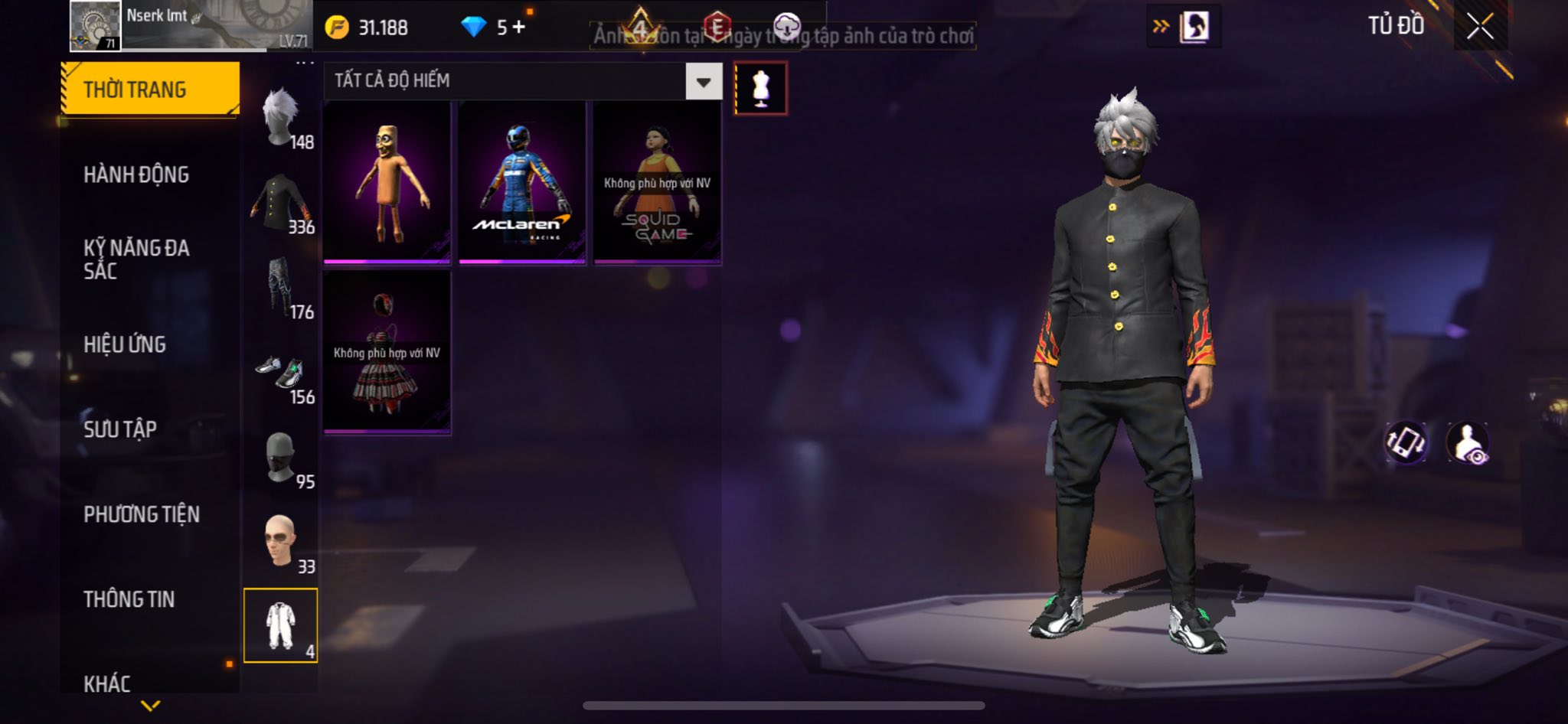Add diamonds with the plus button

519,28
